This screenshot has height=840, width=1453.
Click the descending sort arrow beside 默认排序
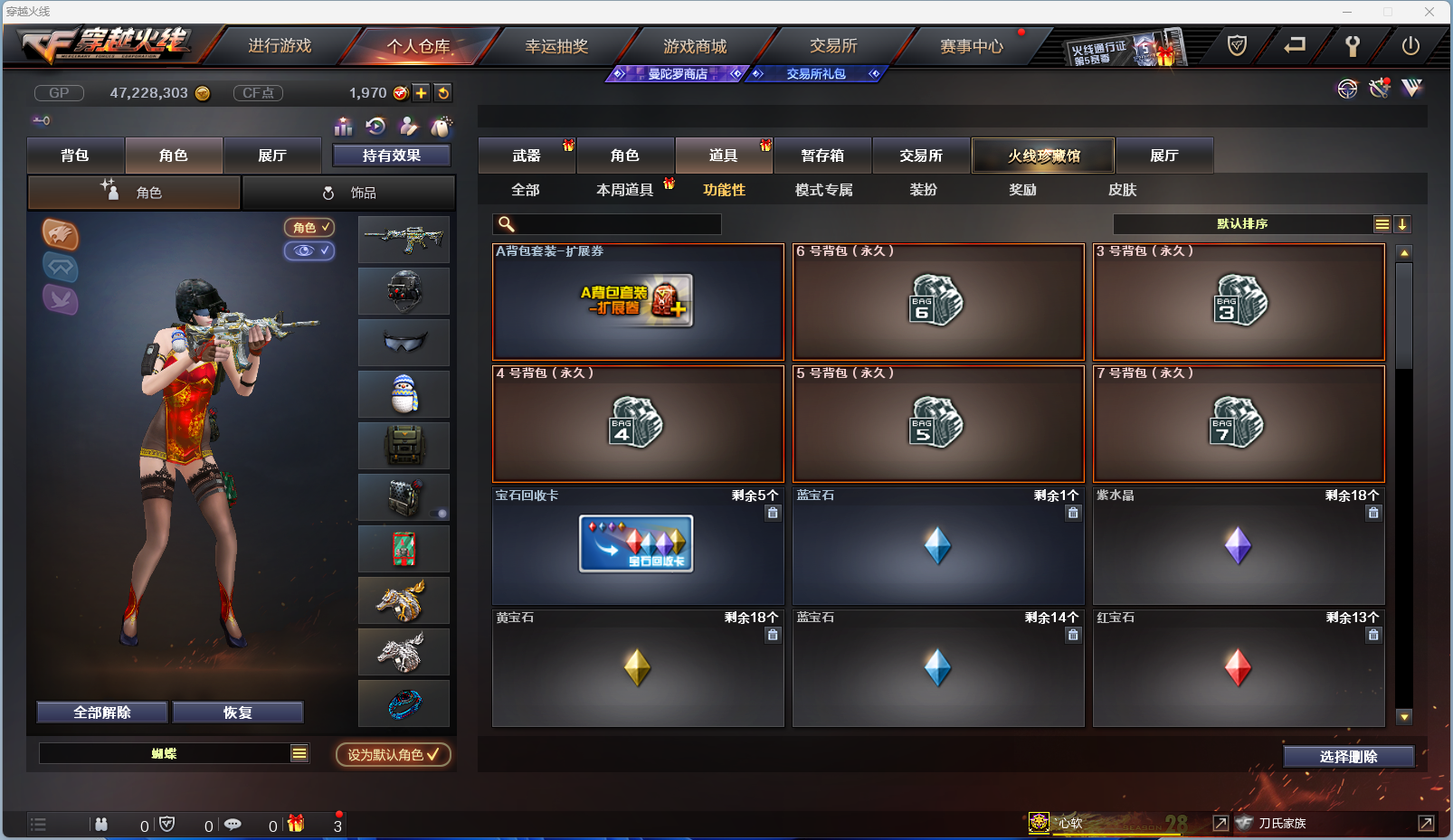coord(1403,223)
